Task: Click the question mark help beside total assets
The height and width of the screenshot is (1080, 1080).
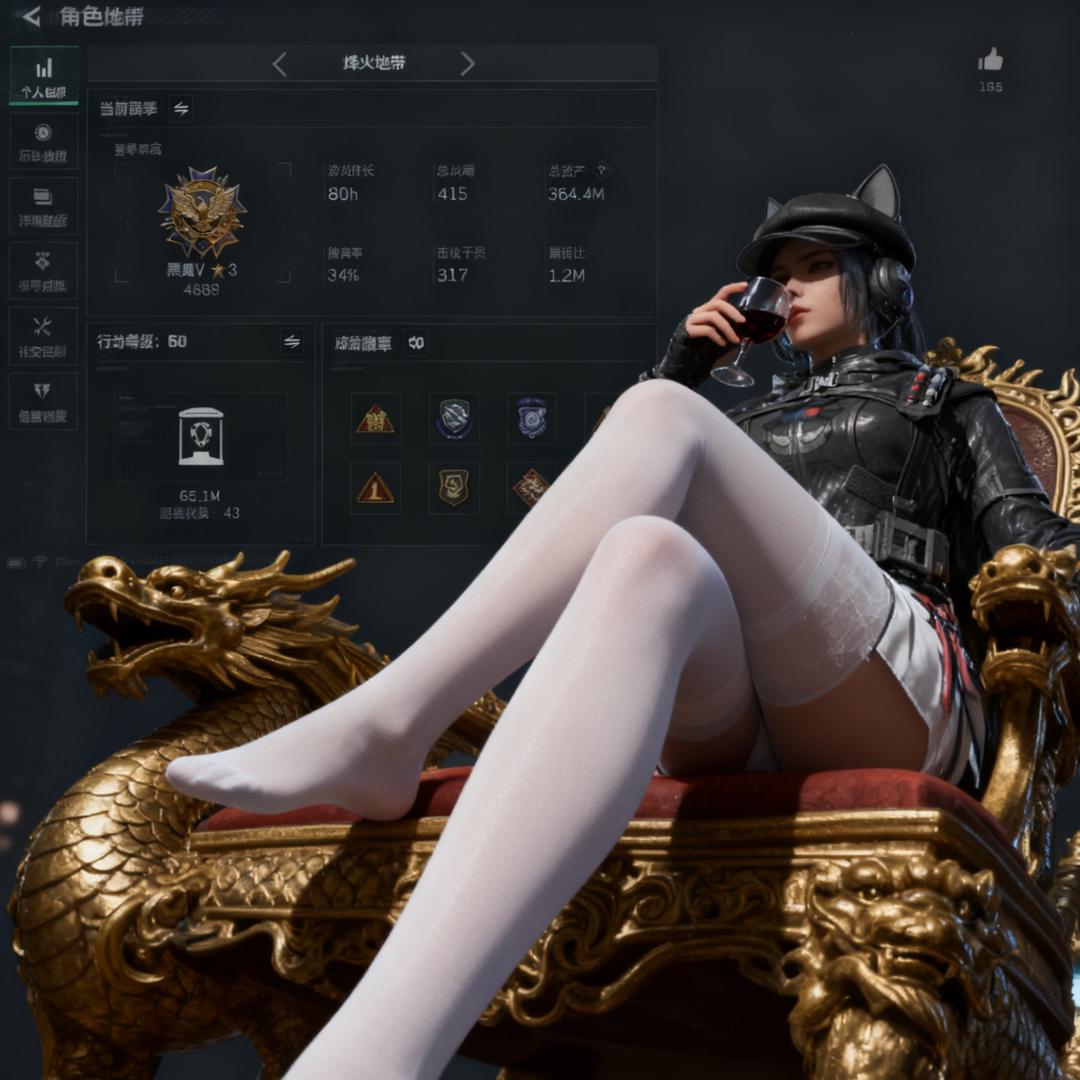Action: [x=602, y=171]
